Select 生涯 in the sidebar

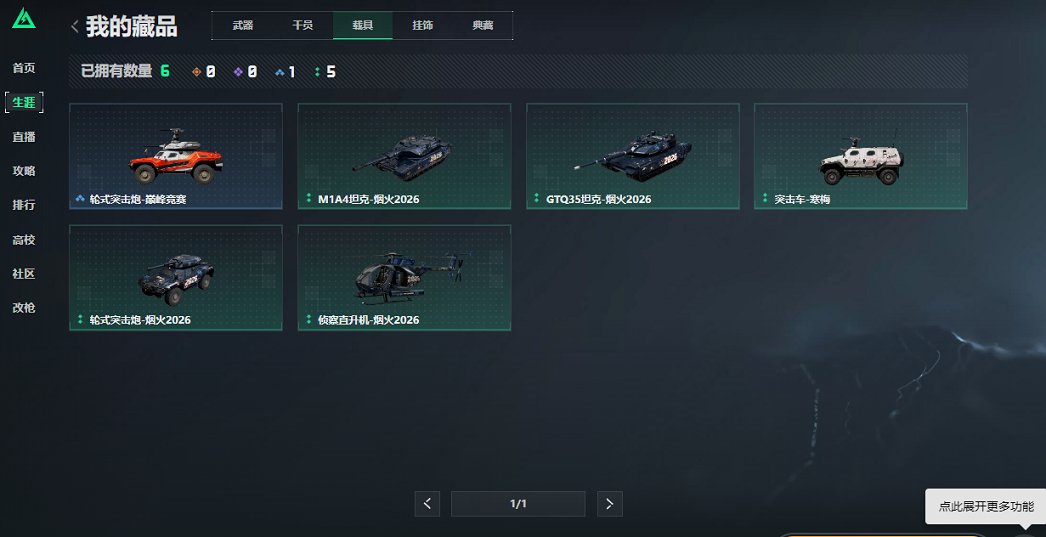[24, 102]
